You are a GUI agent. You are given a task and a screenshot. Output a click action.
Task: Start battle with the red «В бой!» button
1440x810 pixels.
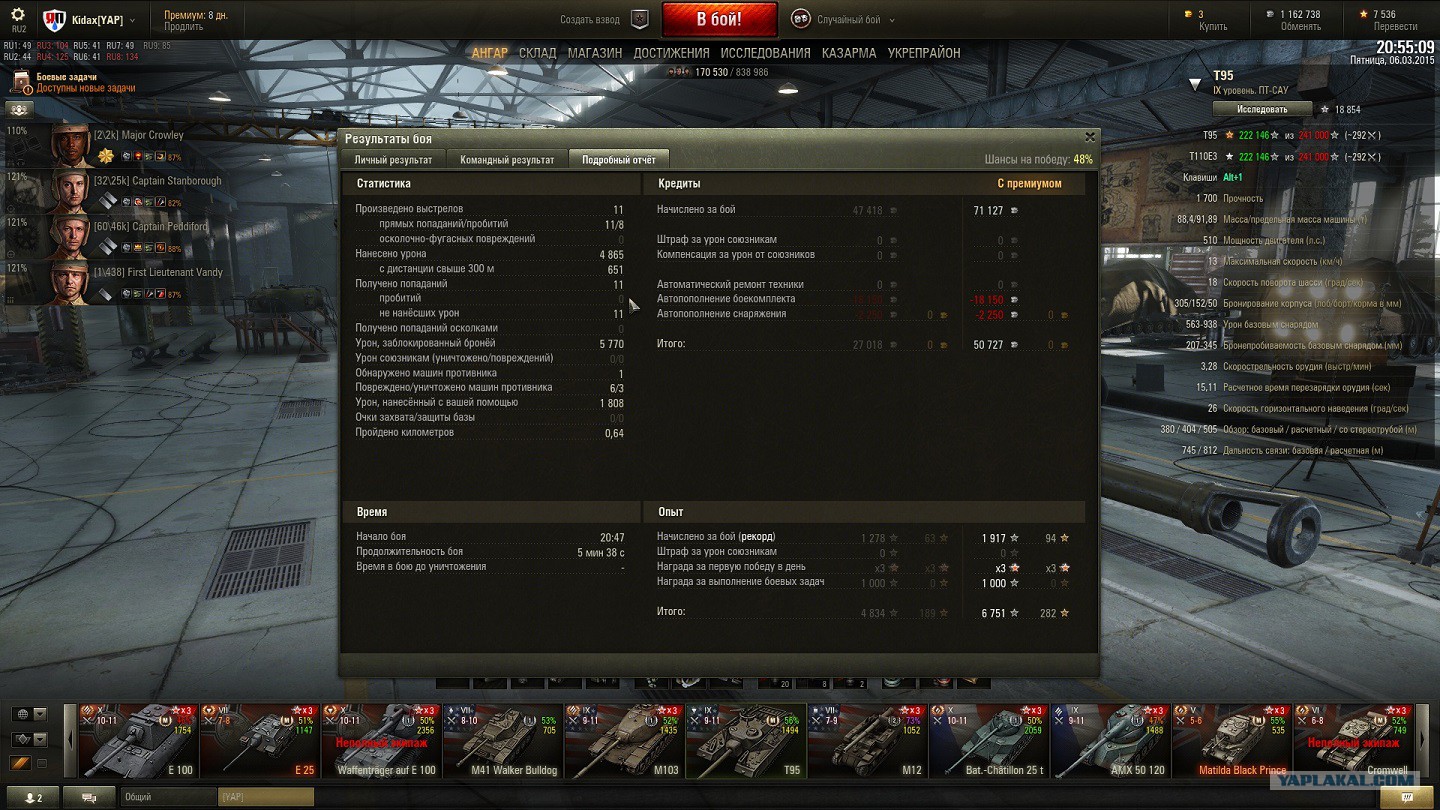719,19
